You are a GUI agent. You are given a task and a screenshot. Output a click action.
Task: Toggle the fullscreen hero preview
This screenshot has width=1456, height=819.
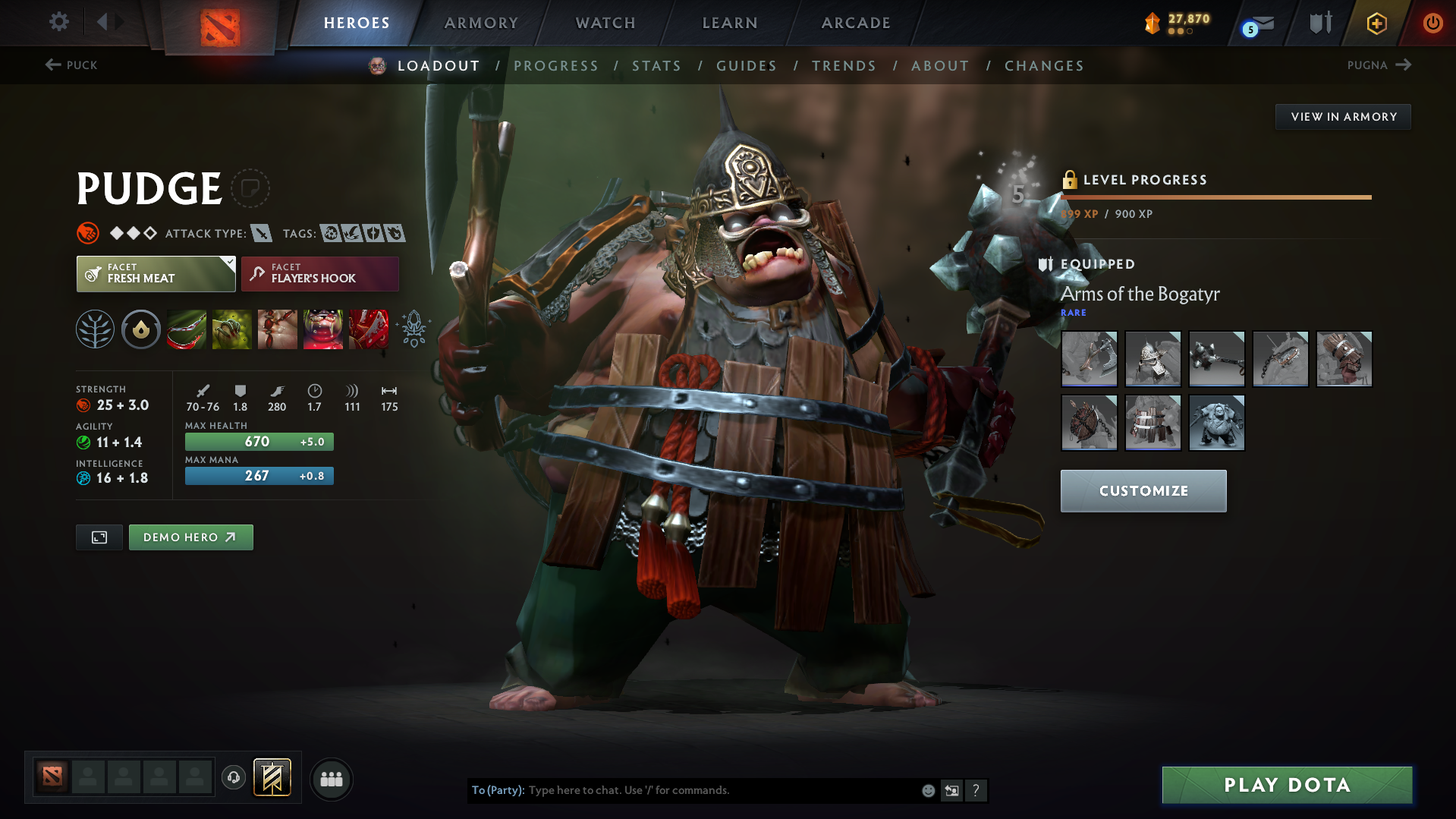pyautogui.click(x=99, y=537)
